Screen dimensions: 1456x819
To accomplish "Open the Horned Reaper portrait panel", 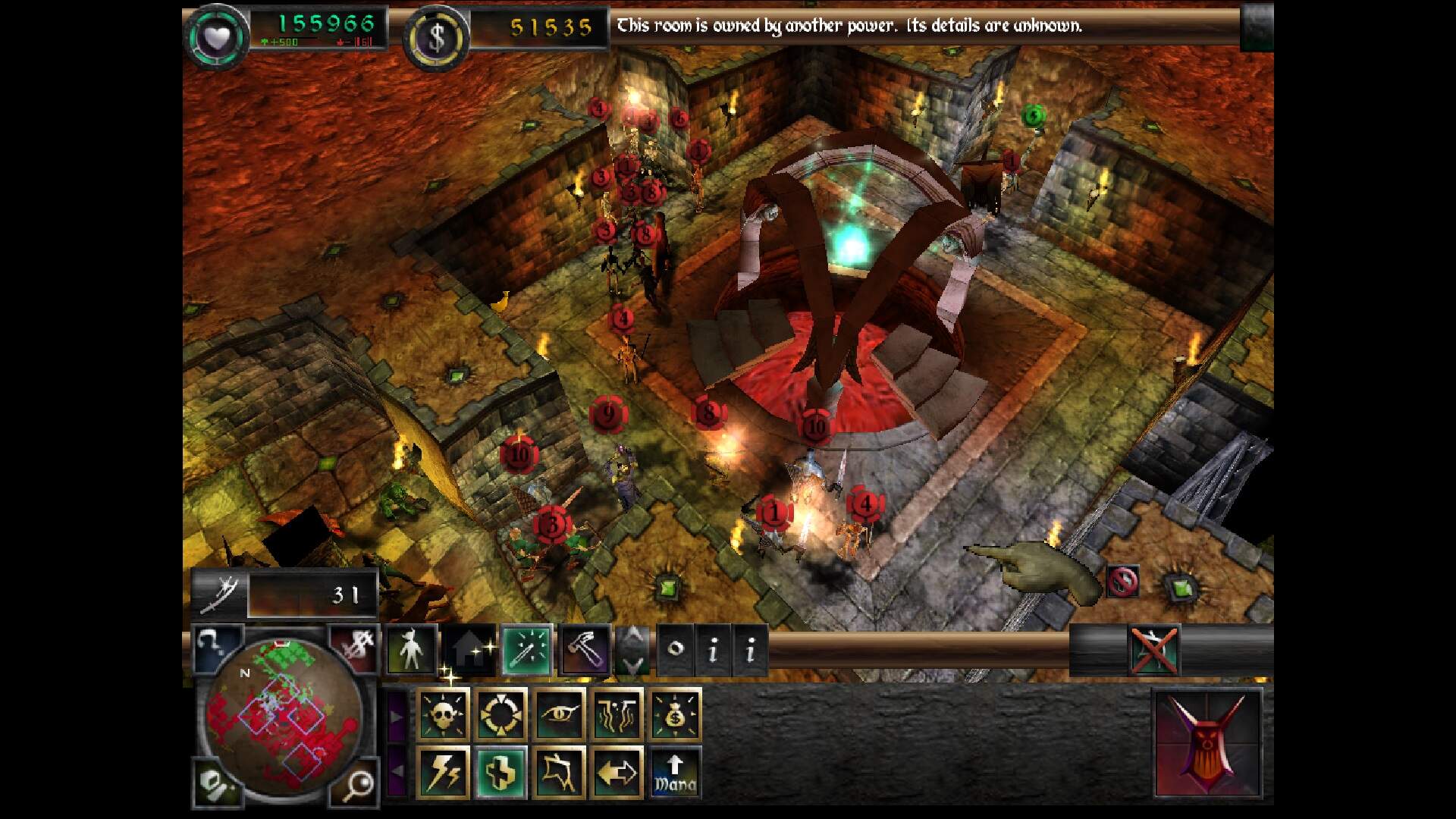I will pos(1208,743).
